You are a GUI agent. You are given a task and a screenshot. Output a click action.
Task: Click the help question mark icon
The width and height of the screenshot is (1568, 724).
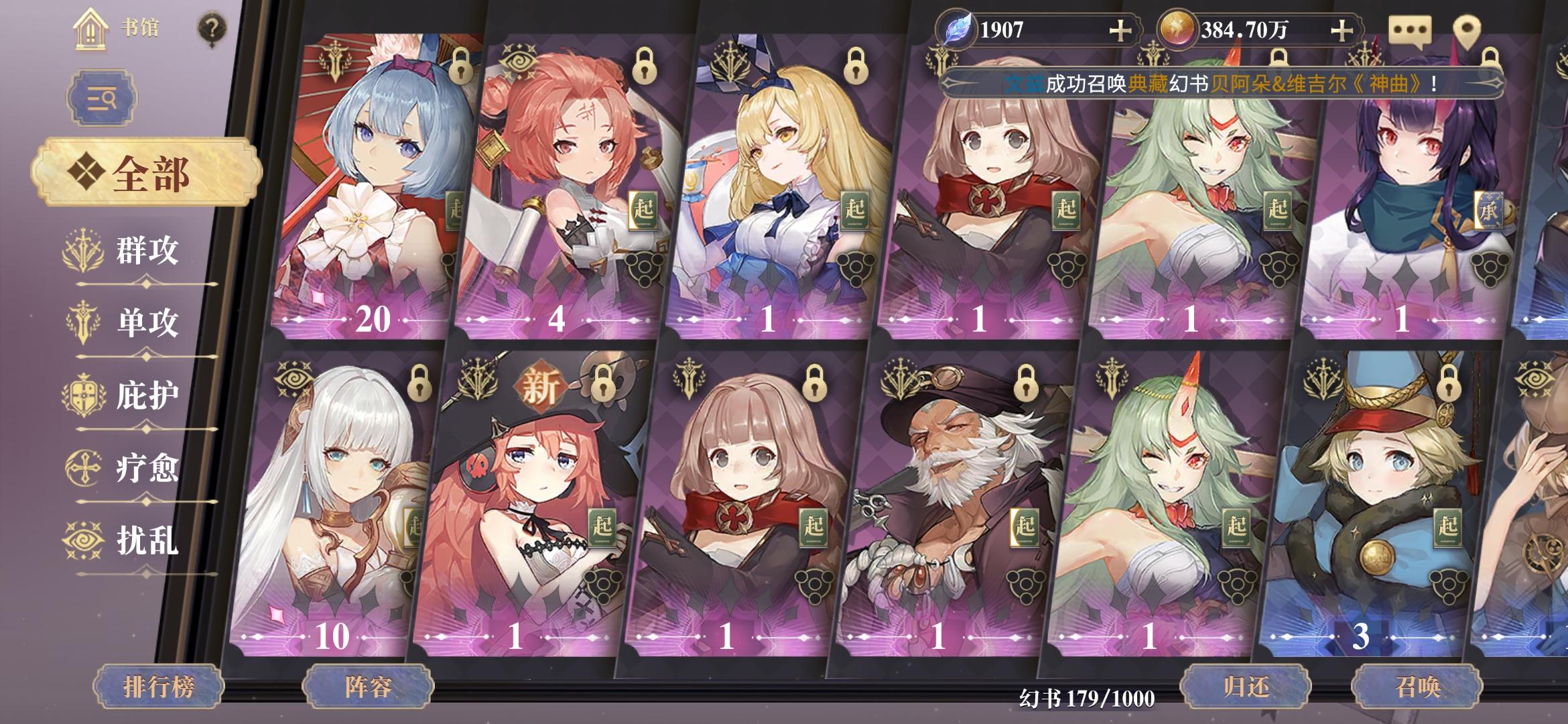[212, 27]
